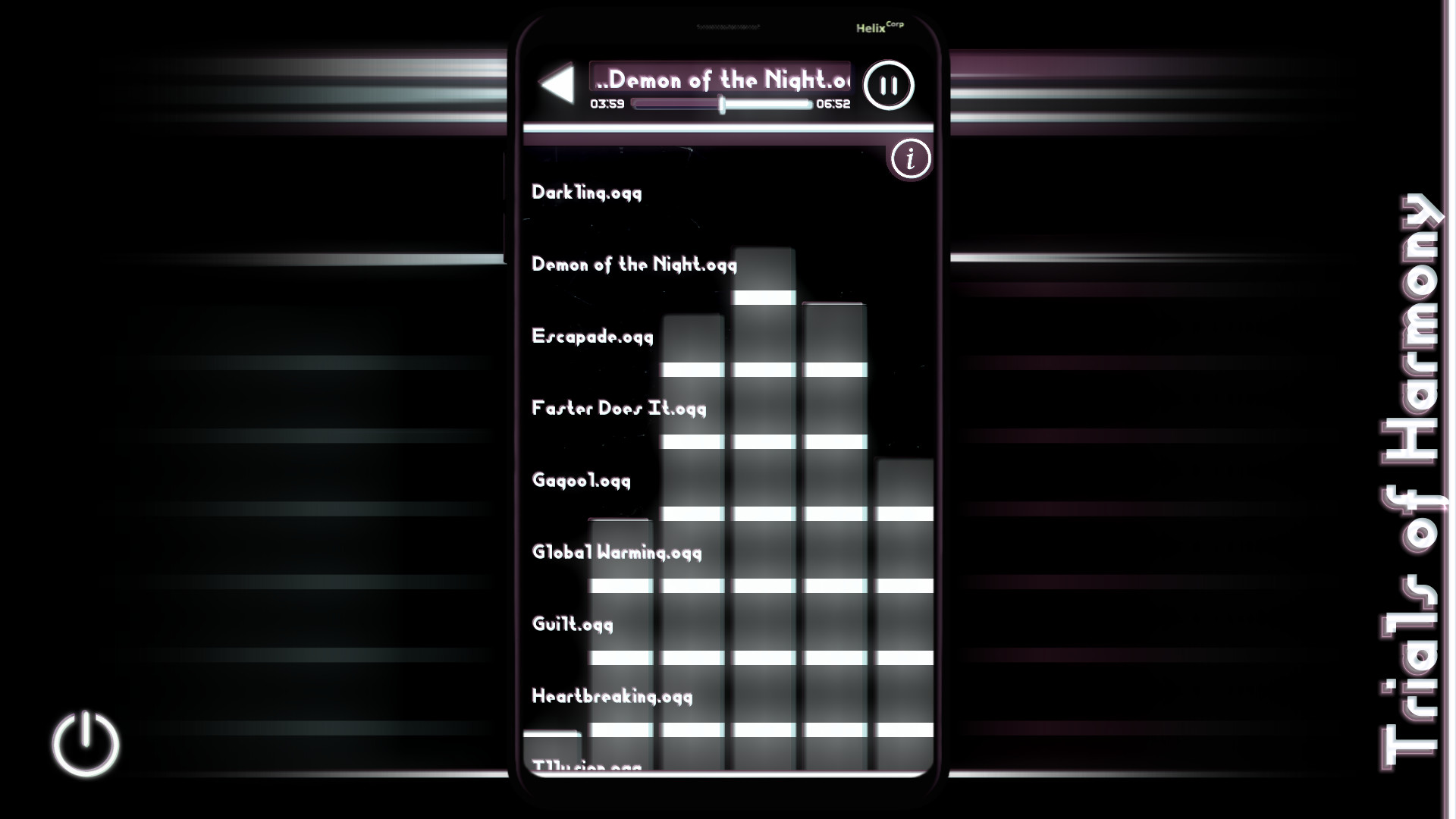Screen dimensions: 1456x819
Task: Play the Gagool.ogg file
Action: pyautogui.click(x=581, y=481)
